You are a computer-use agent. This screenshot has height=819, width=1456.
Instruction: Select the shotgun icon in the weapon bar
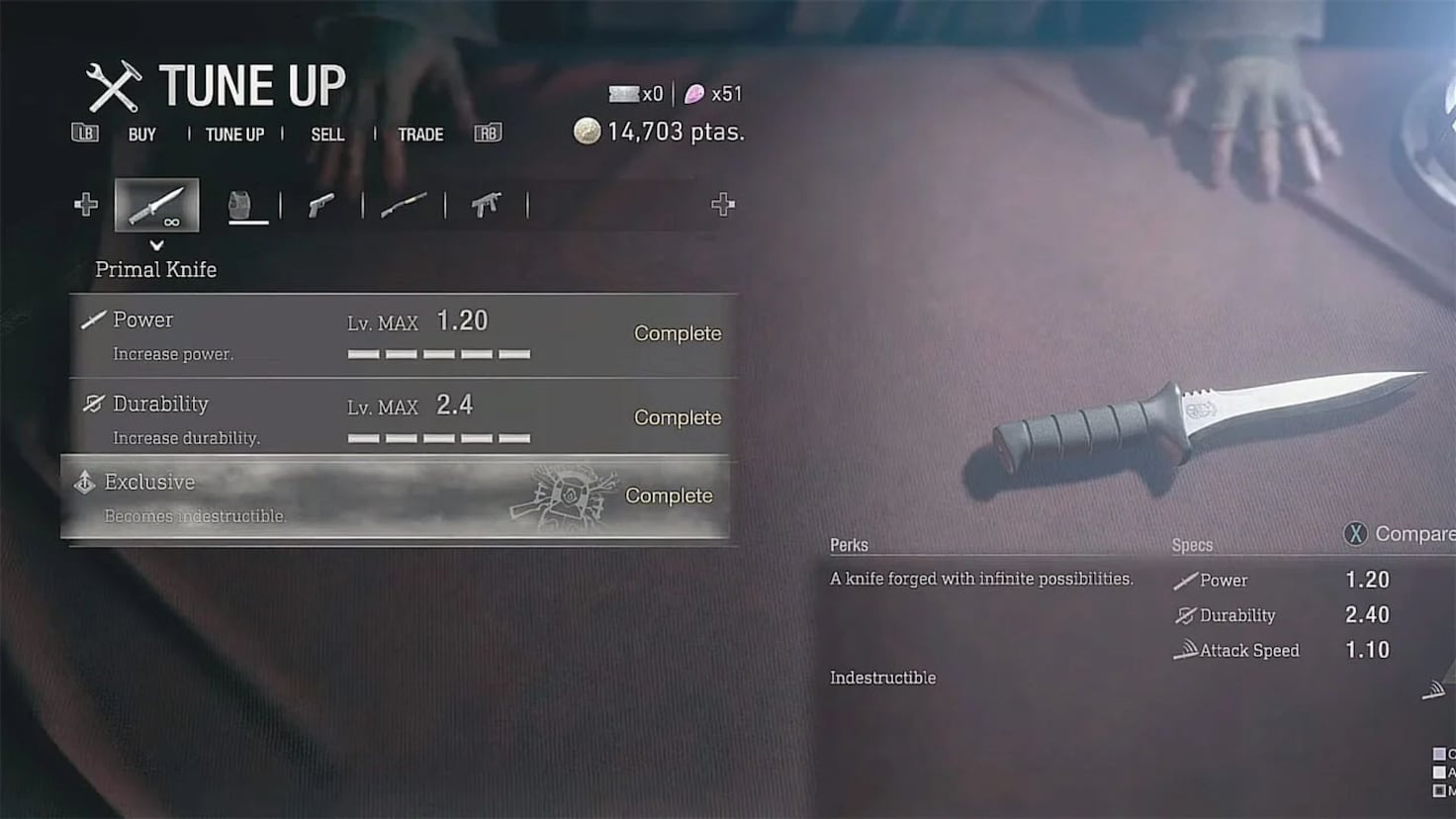[404, 205]
